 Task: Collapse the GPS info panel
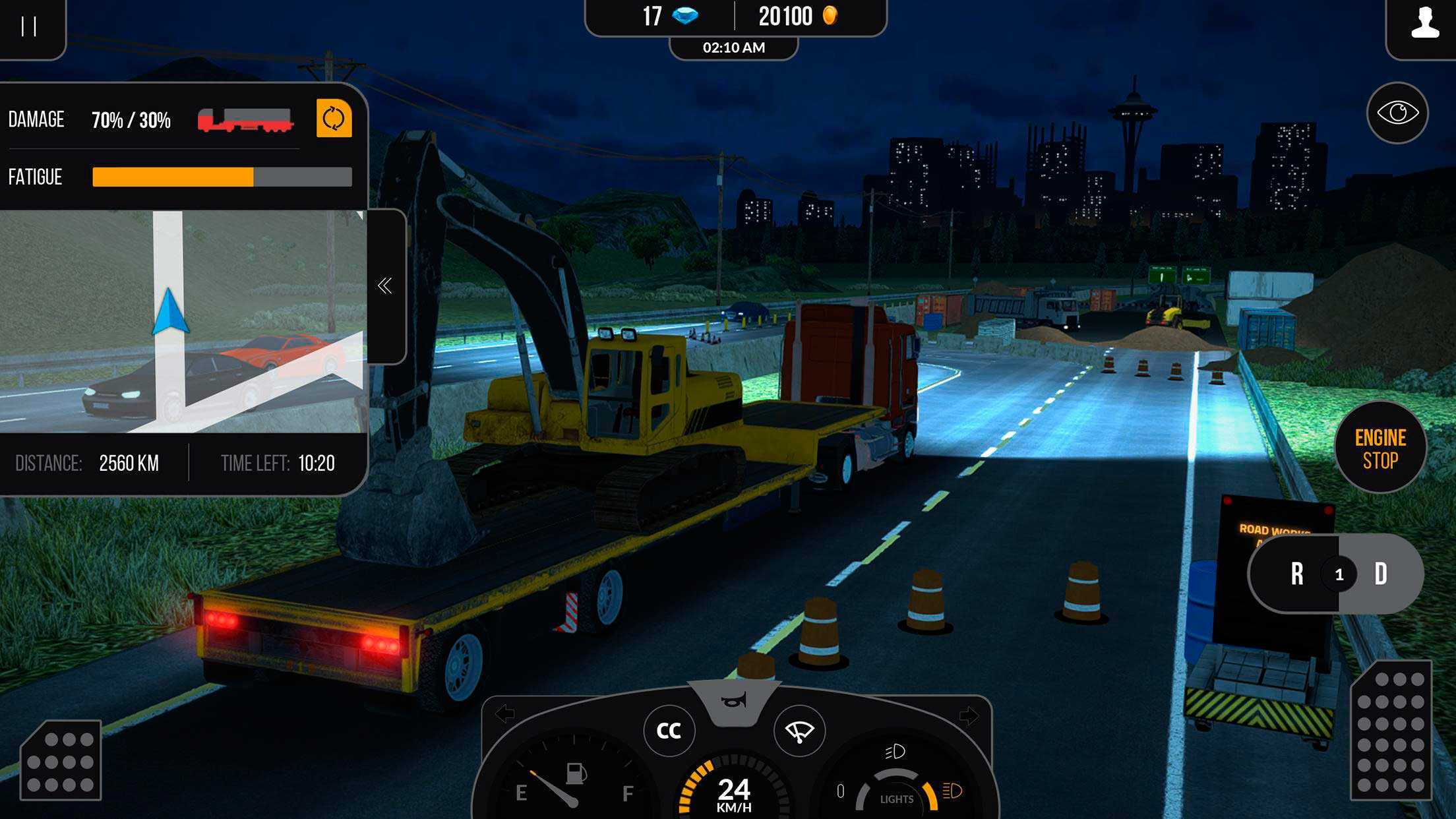385,286
